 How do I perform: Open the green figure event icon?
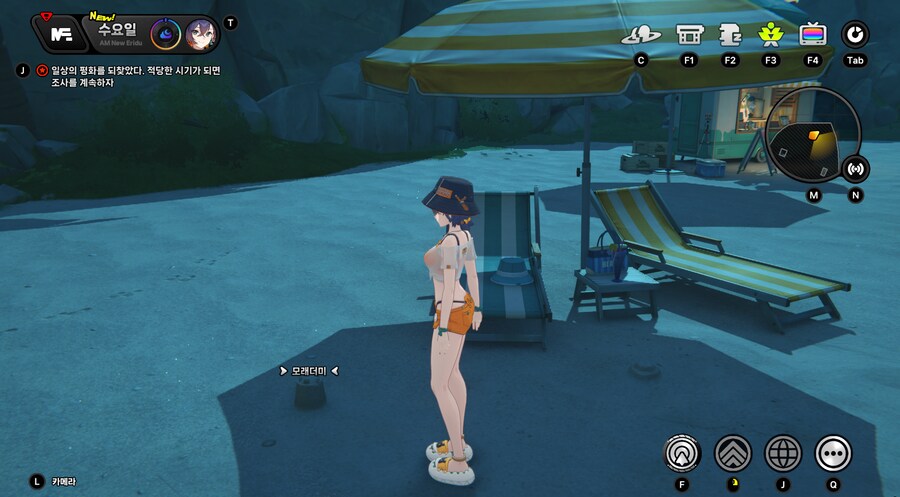pyautogui.click(x=770, y=35)
